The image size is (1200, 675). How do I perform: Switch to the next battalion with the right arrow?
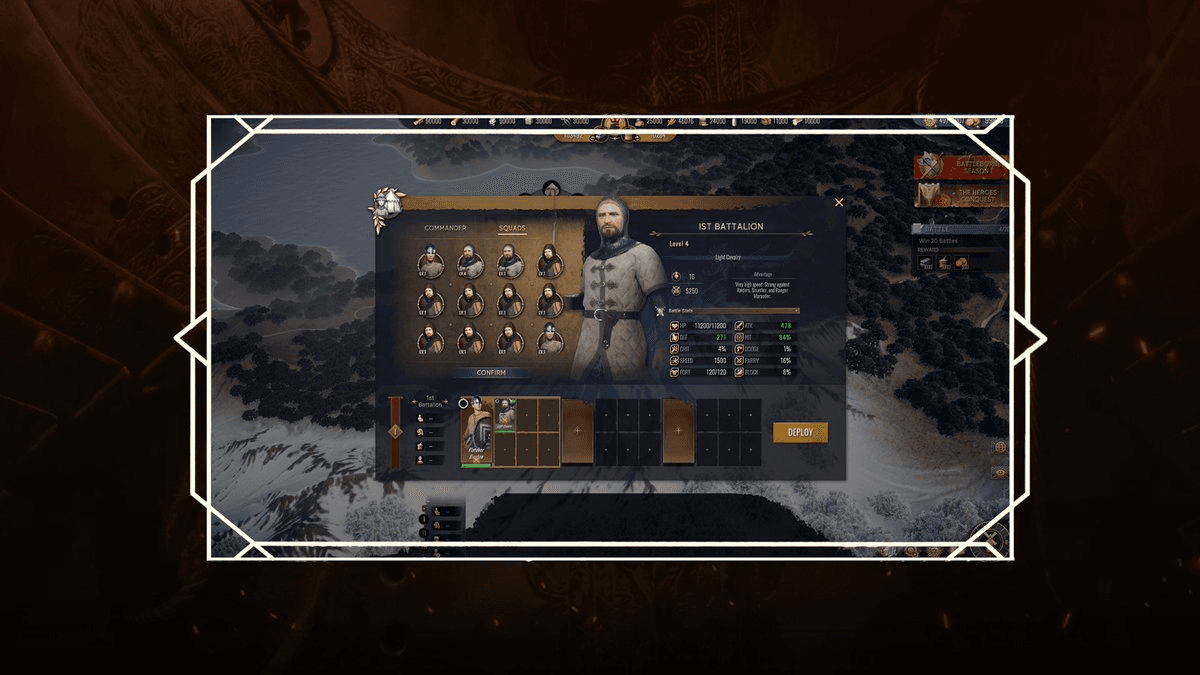pos(446,401)
